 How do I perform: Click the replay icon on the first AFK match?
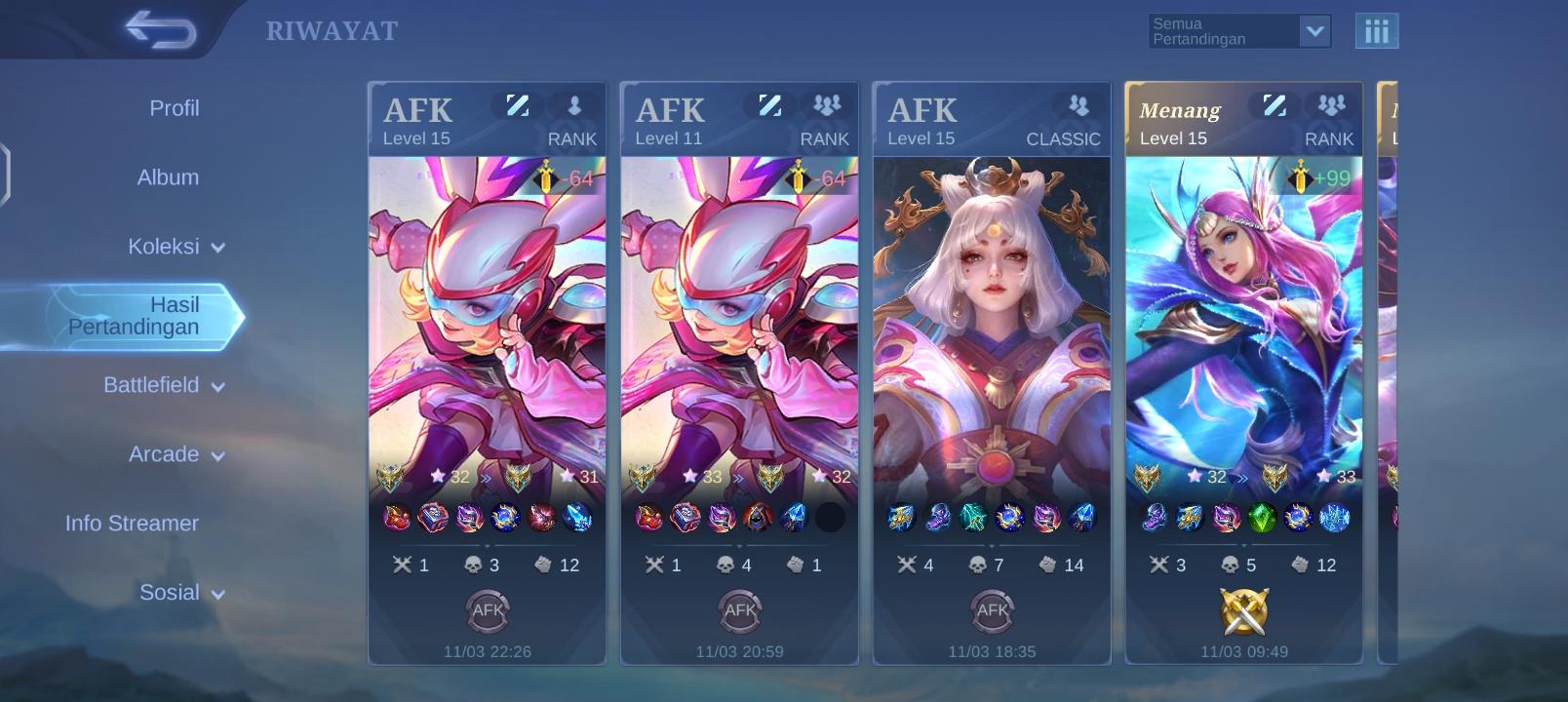point(518,107)
